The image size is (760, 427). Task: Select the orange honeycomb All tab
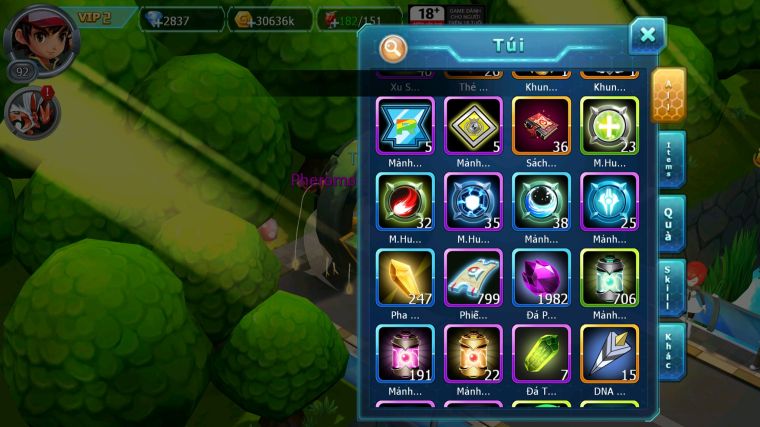[x=667, y=95]
